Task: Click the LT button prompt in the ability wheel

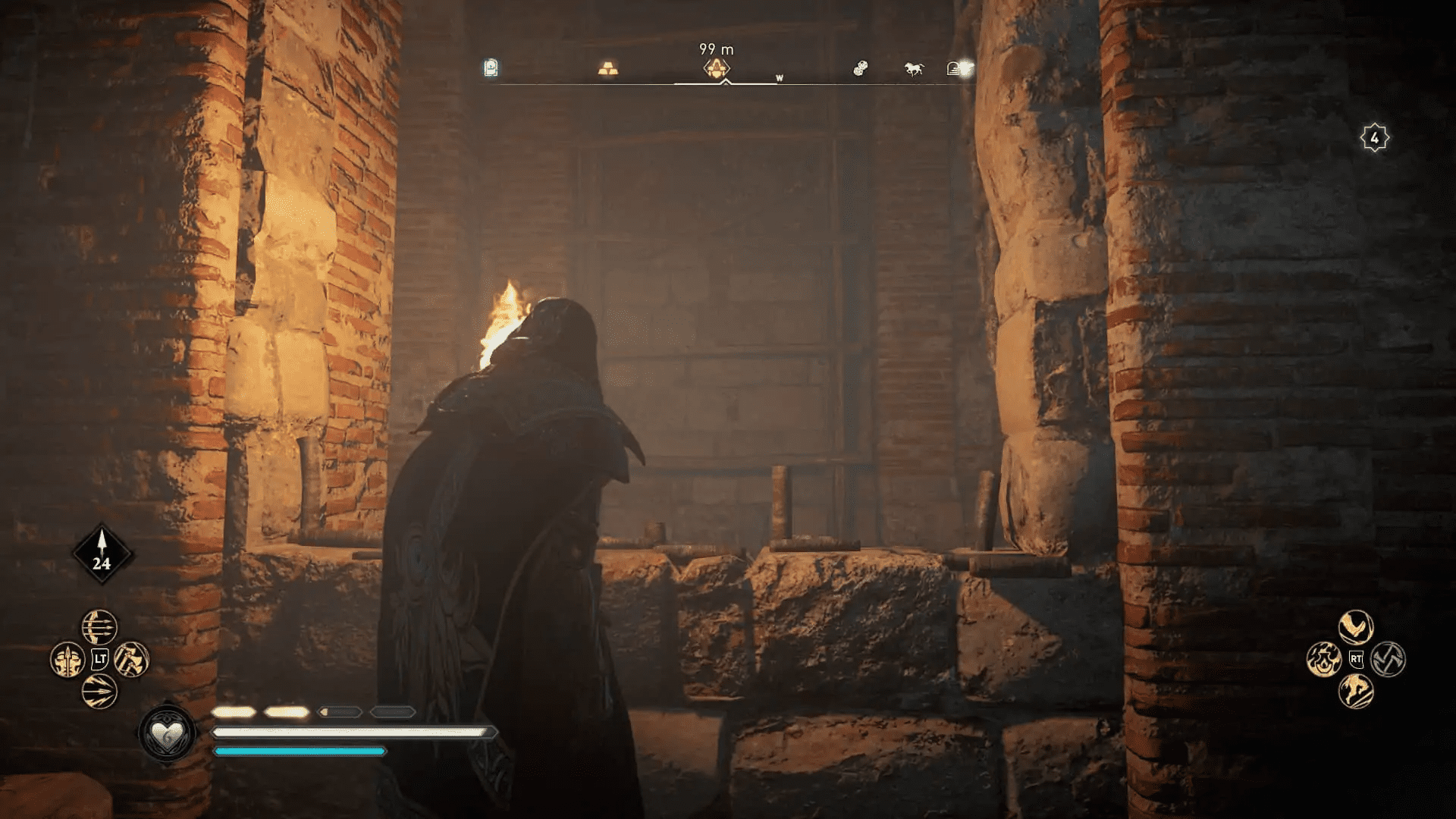Action: (x=99, y=660)
